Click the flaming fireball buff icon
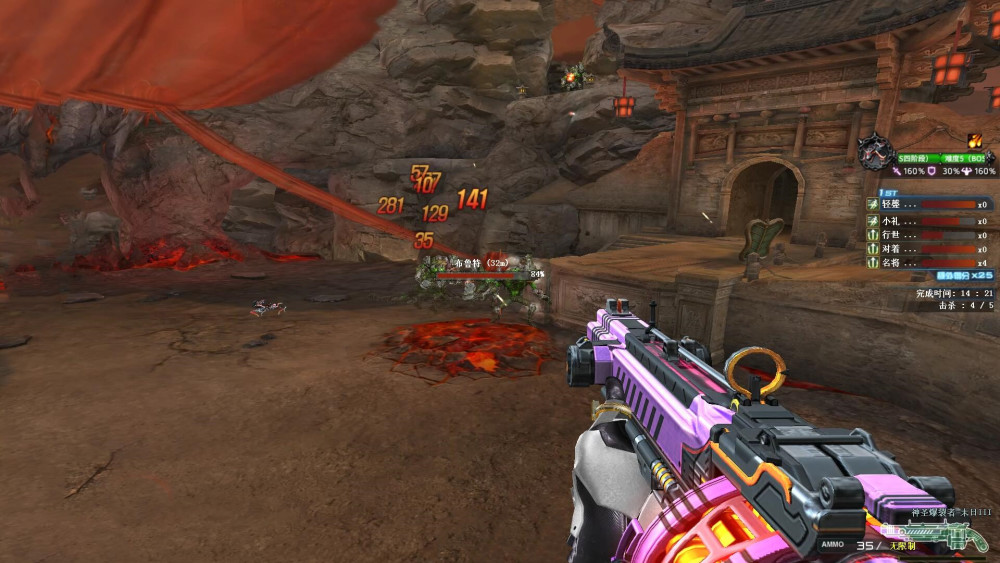 pos(974,140)
